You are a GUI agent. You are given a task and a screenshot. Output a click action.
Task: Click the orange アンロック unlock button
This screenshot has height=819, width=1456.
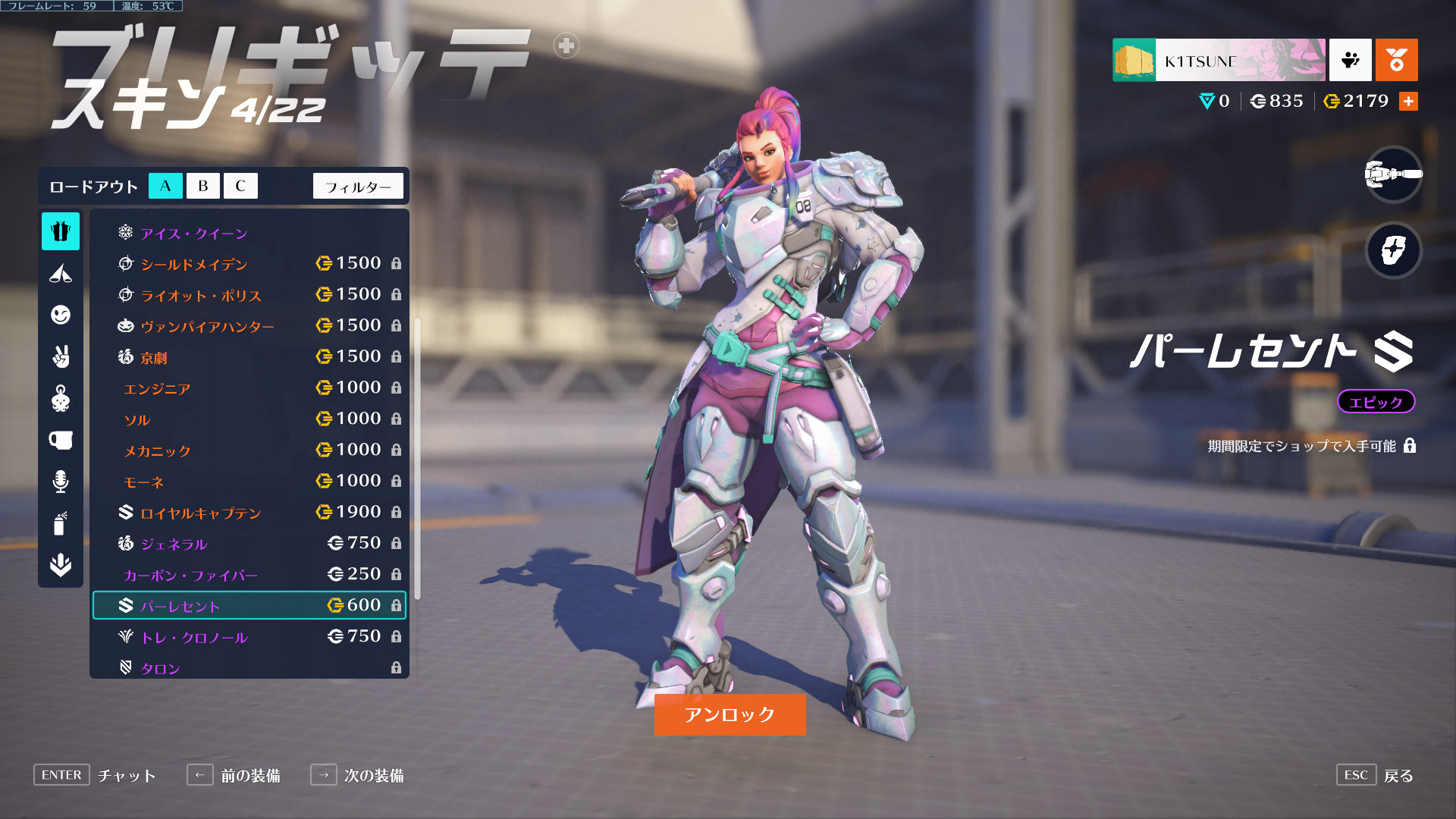pos(730,714)
